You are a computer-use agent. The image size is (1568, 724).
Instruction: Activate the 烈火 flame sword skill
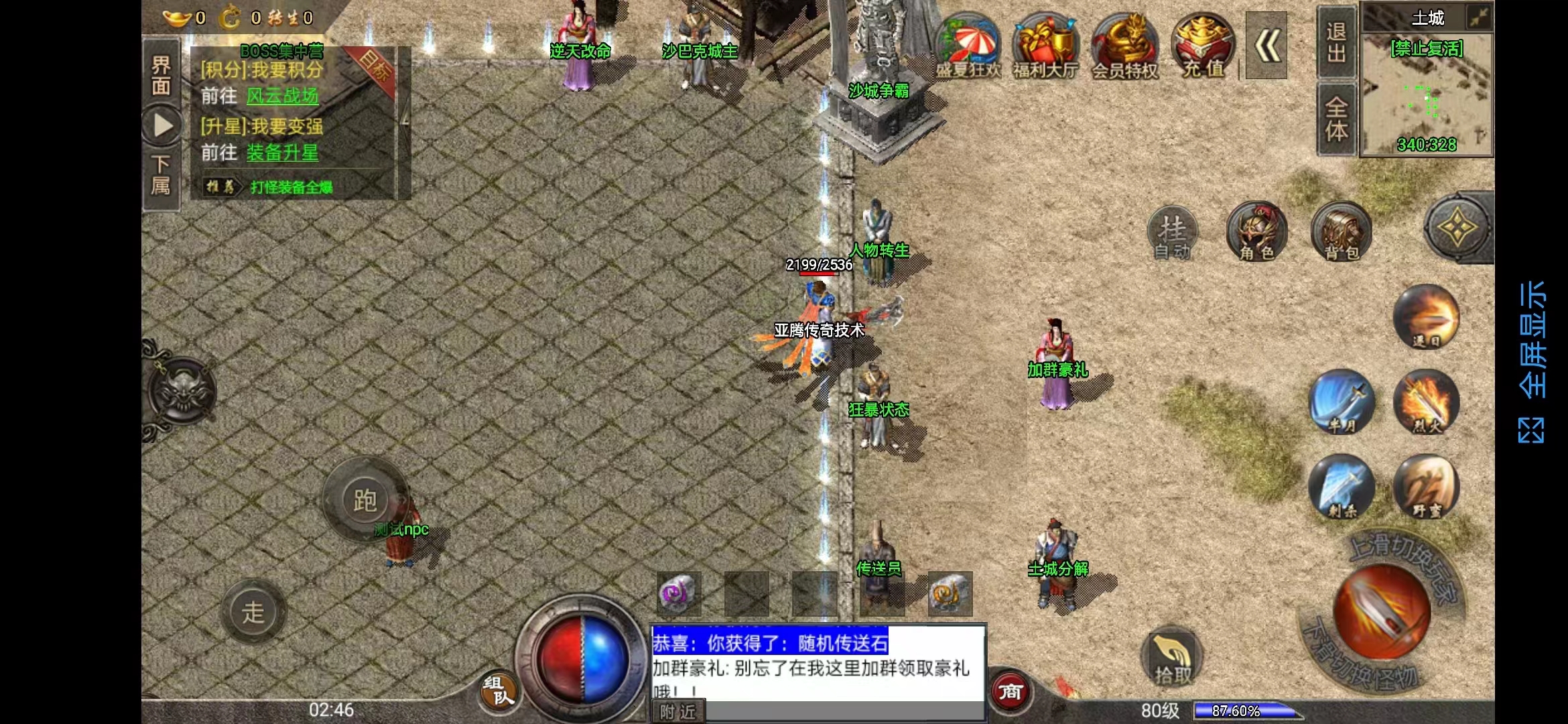point(1426,401)
